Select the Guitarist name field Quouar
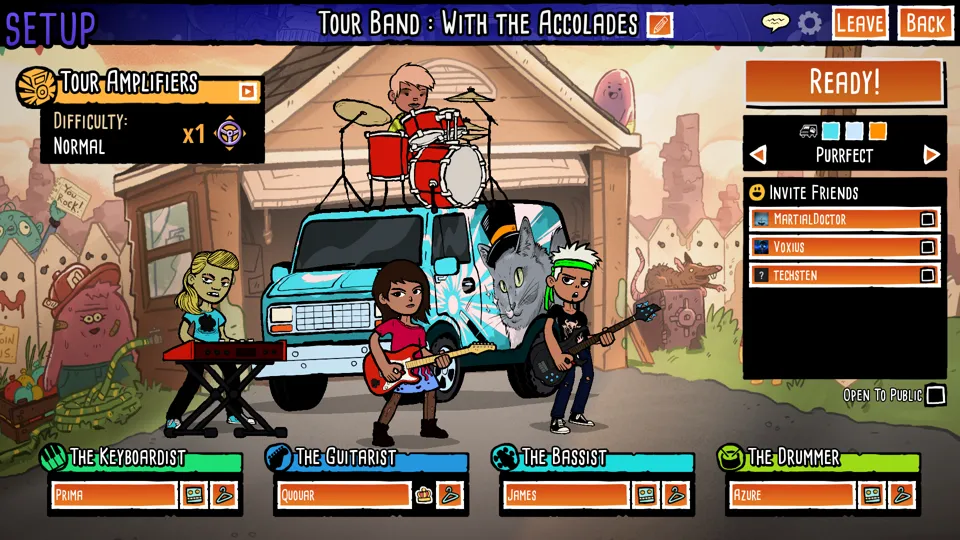Image resolution: width=960 pixels, height=540 pixels. click(343, 494)
